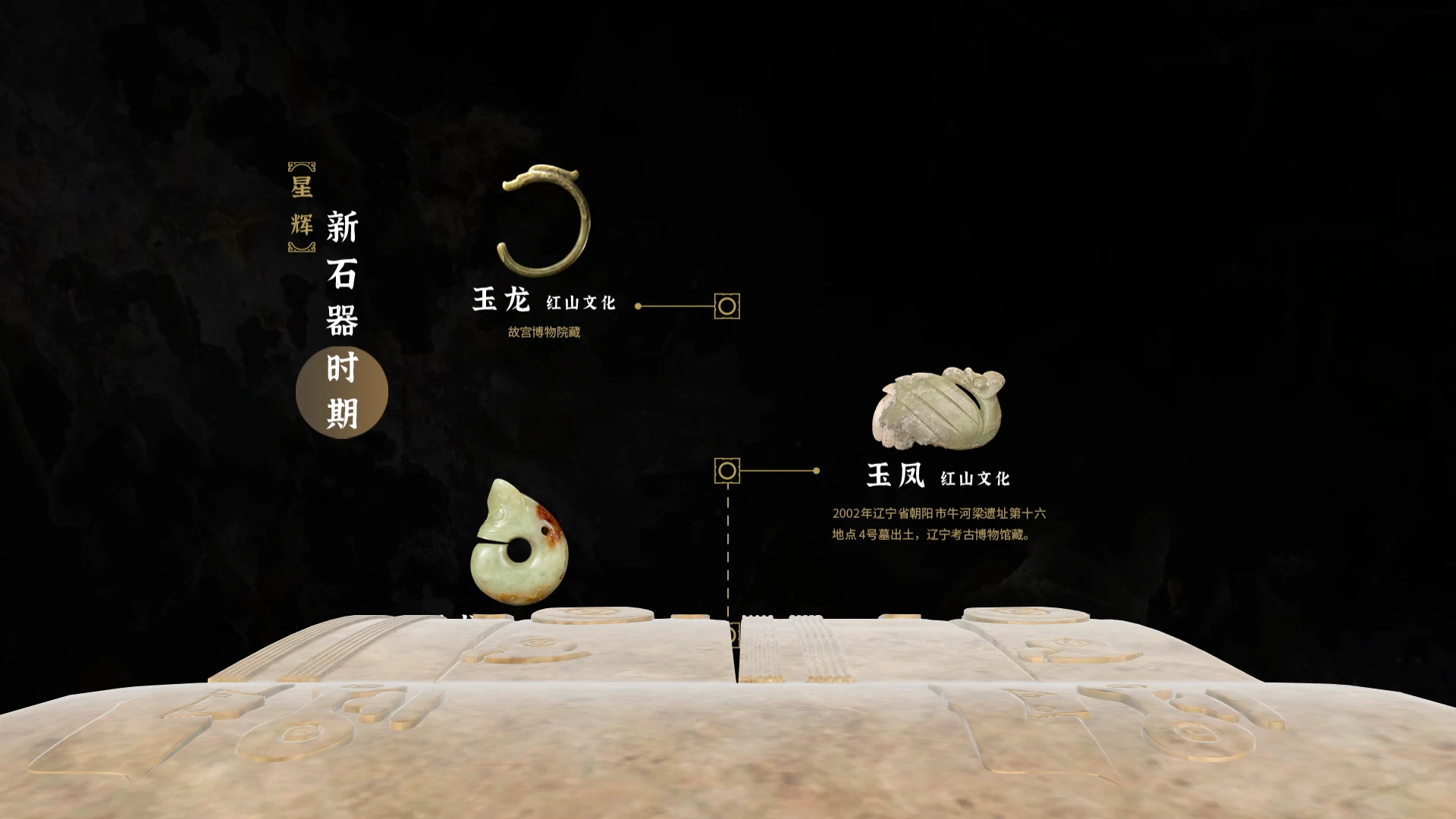Choose the 新石器时期 period heading
The image size is (1456, 819).
click(342, 320)
